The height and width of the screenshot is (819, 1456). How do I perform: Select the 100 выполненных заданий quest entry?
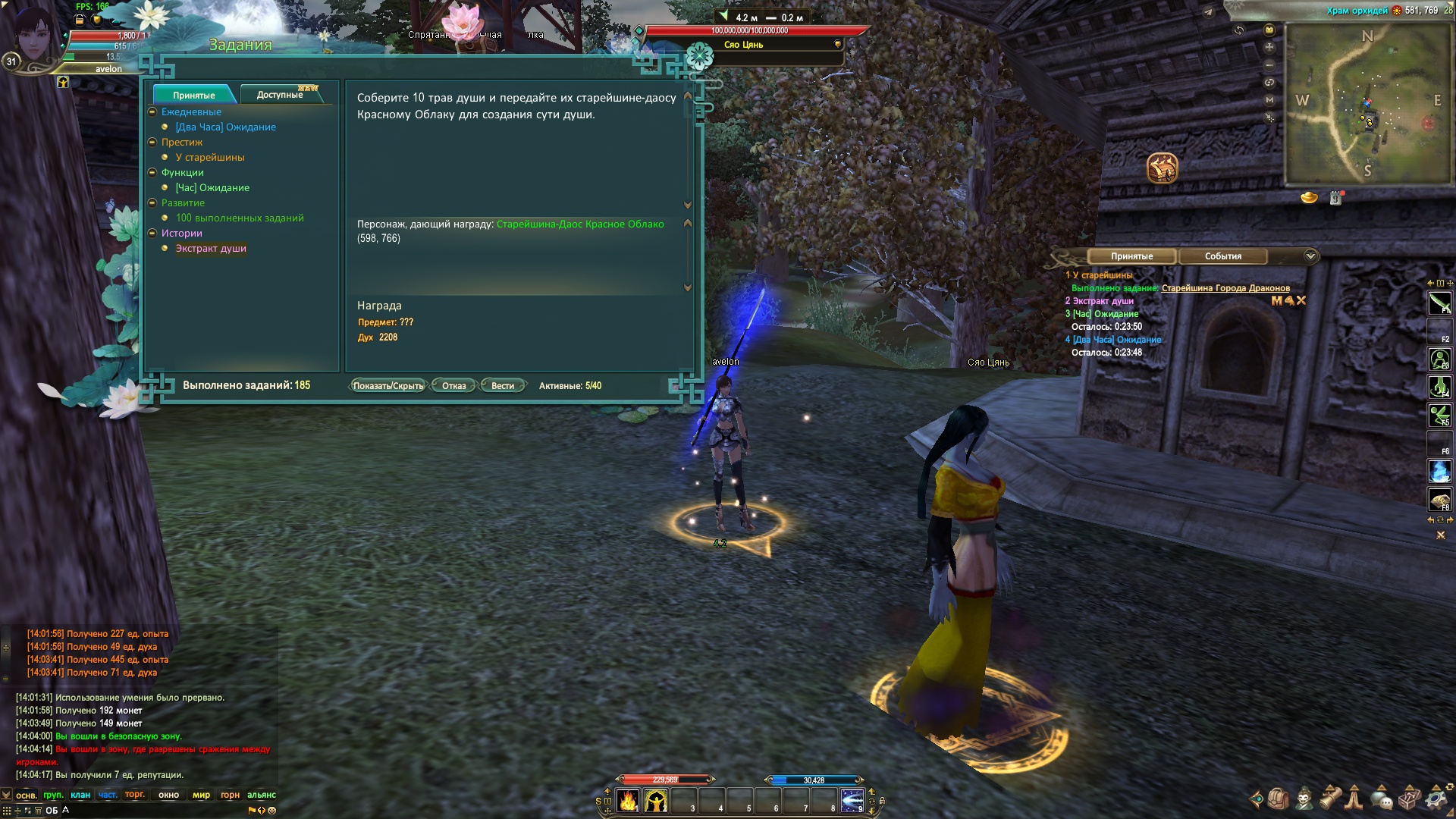point(240,218)
